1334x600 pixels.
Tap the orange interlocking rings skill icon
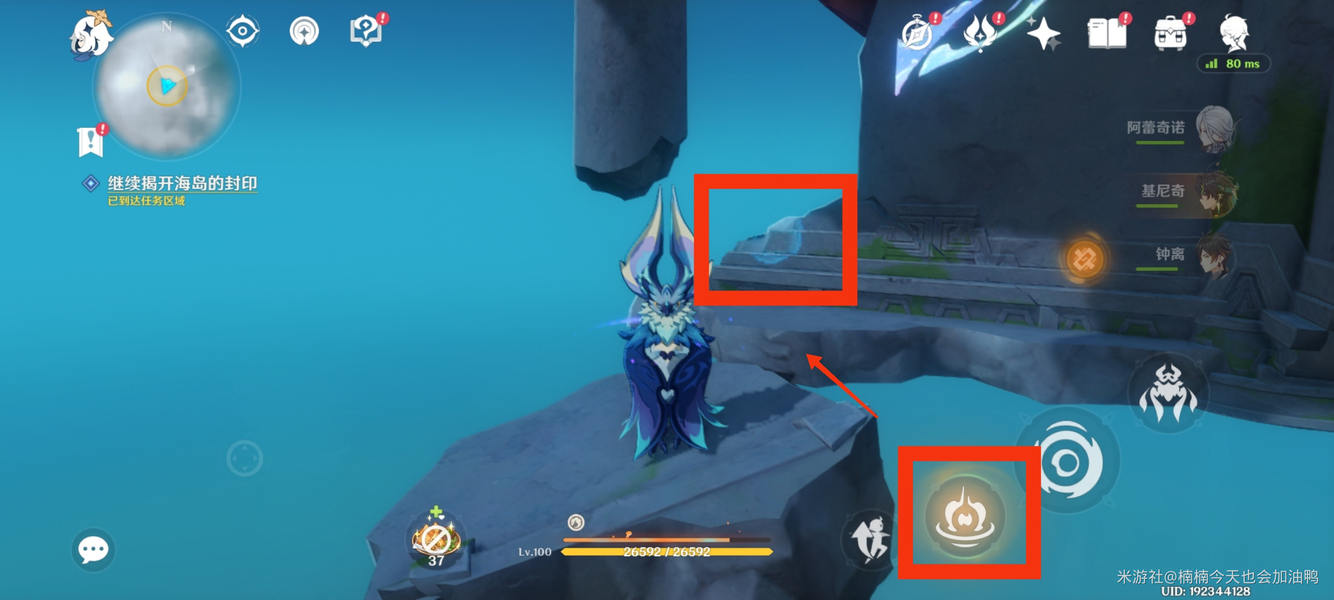click(x=1084, y=260)
